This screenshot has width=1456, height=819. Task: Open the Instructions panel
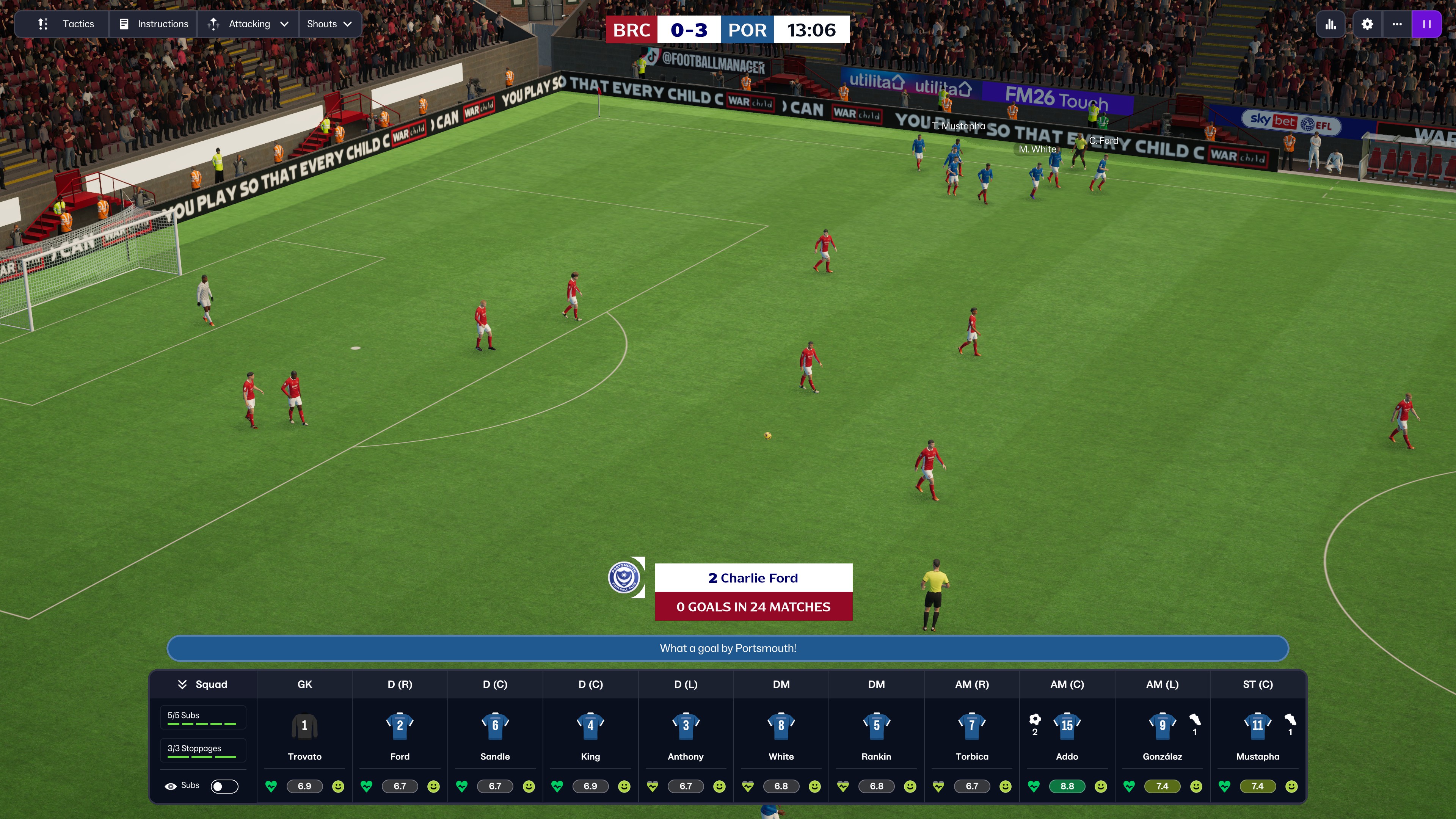154,24
